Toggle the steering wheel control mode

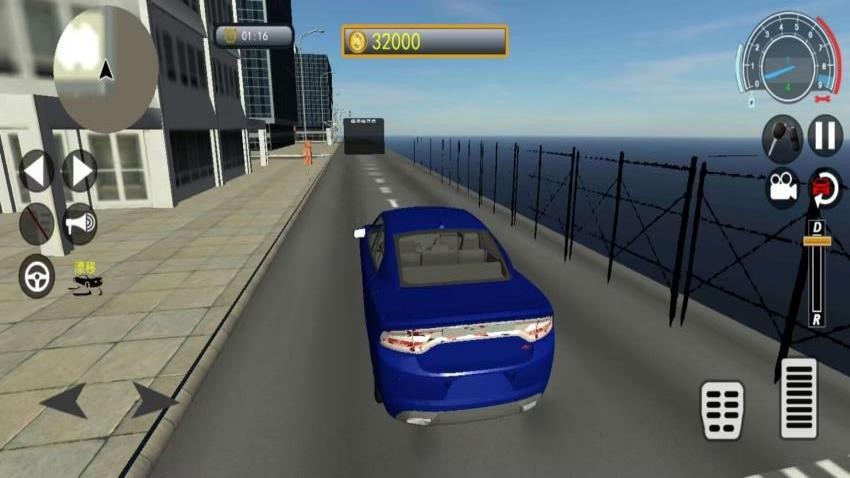(37, 276)
